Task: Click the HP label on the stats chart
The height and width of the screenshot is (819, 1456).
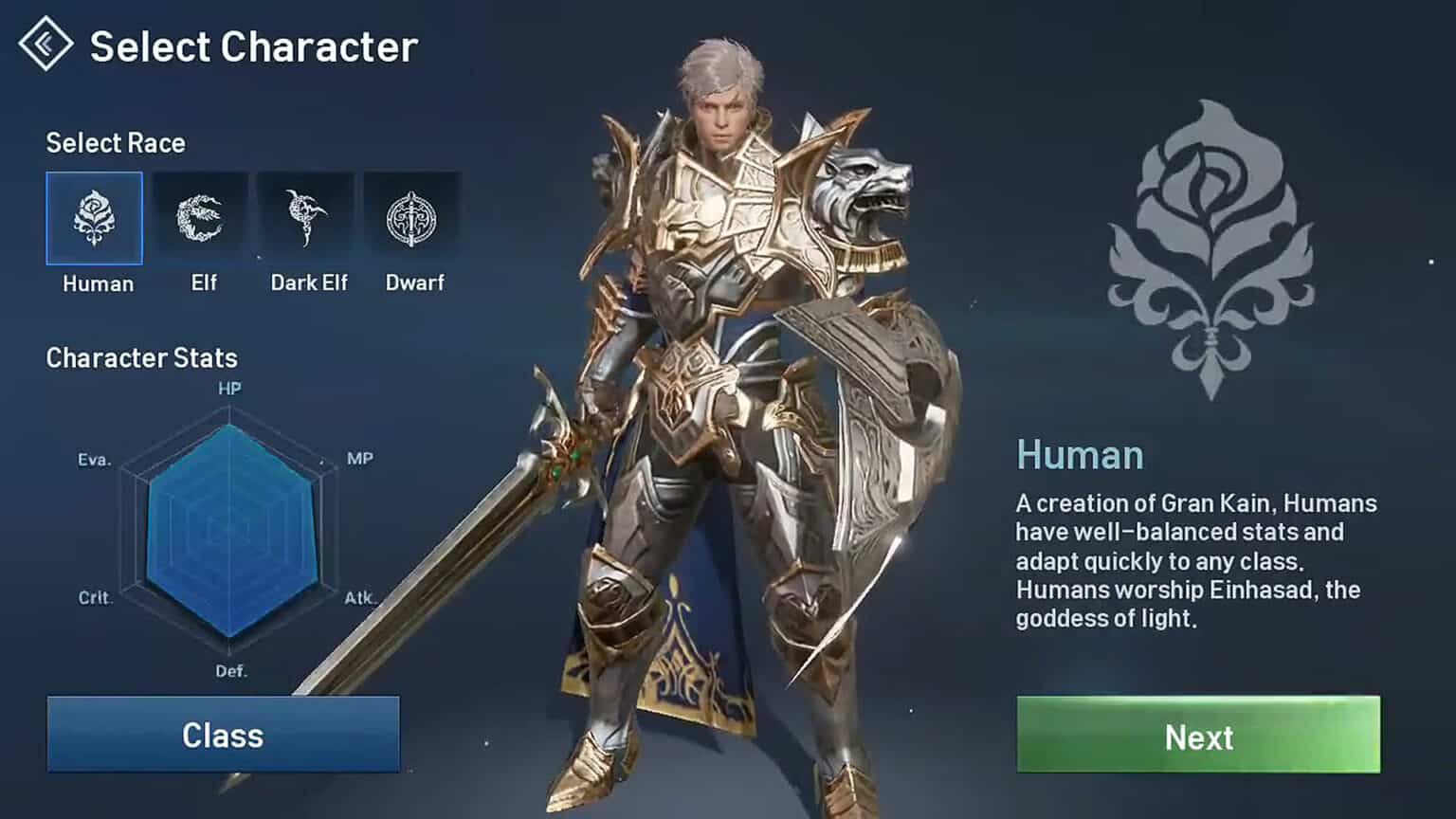Action: click(x=227, y=388)
